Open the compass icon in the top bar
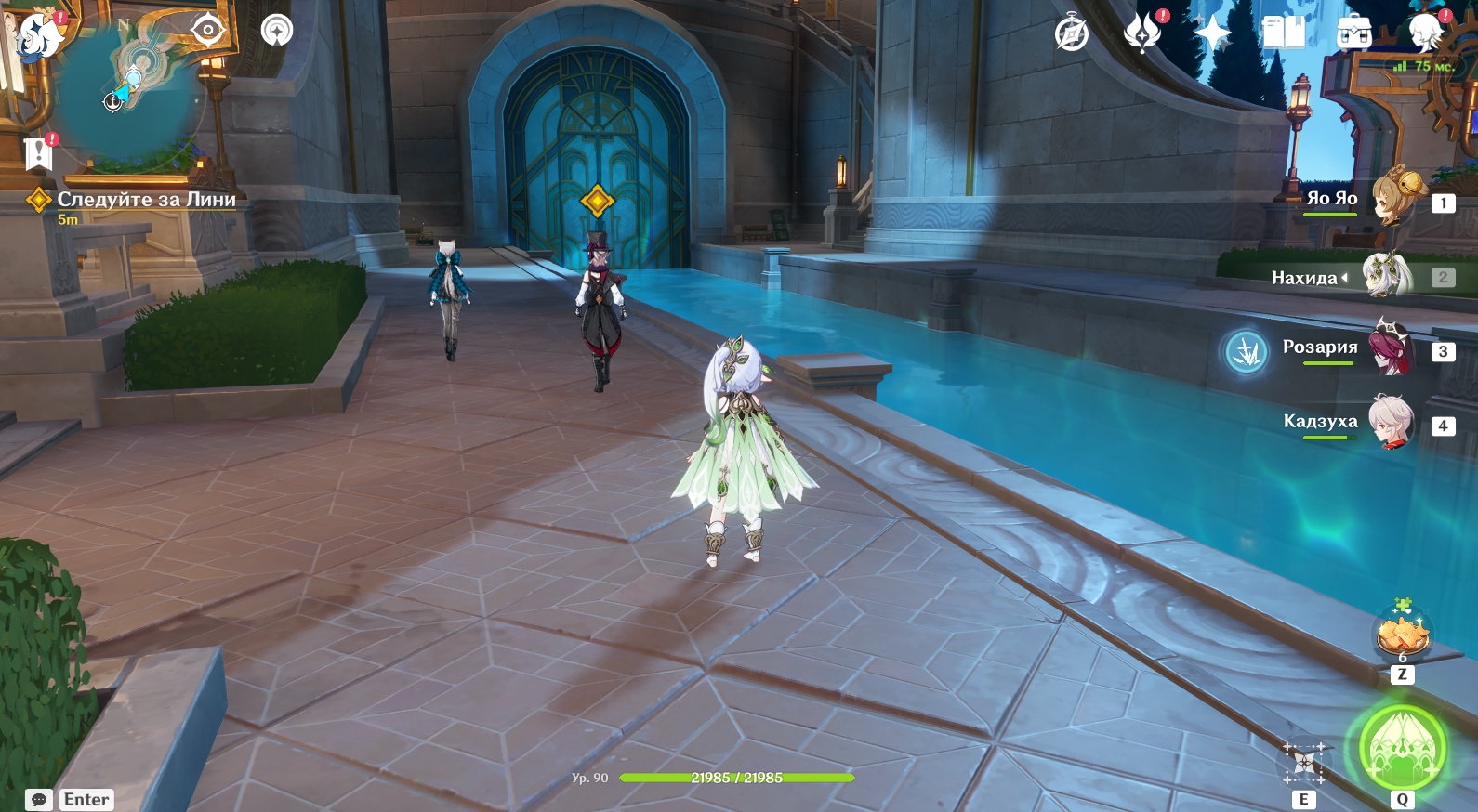The image size is (1478, 812). pos(1072,34)
